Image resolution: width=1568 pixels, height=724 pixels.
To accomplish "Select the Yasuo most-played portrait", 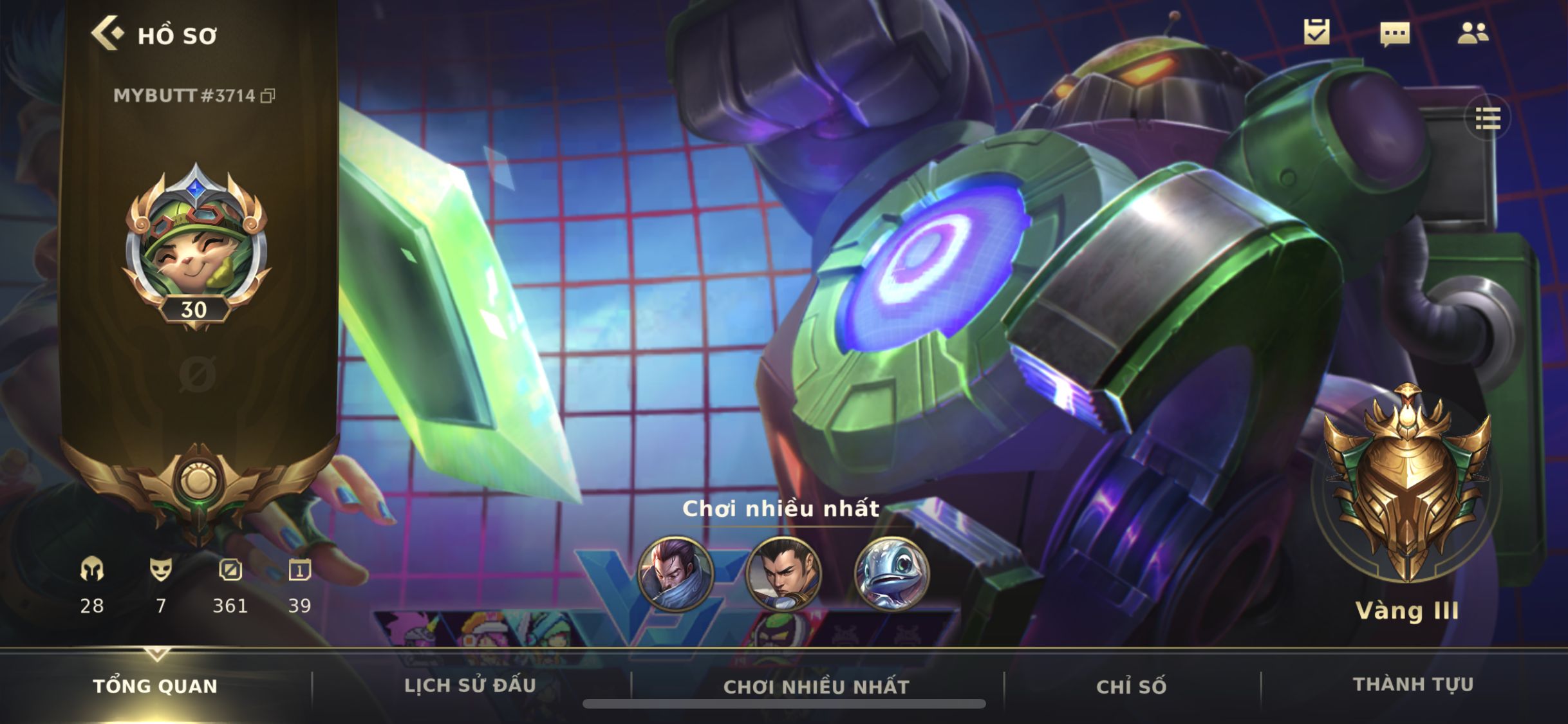I will (675, 573).
